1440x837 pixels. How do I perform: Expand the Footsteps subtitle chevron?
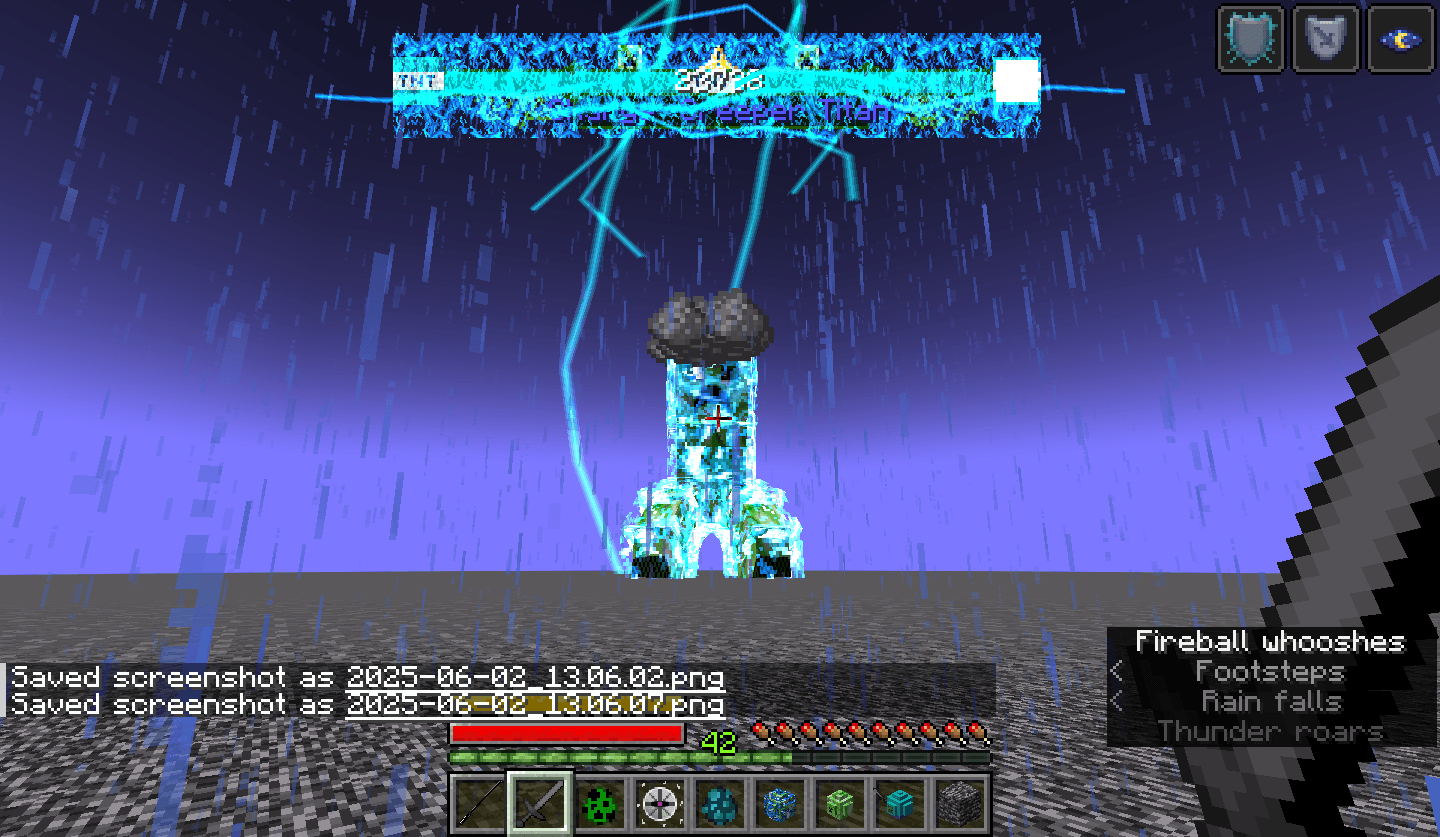coord(1117,671)
